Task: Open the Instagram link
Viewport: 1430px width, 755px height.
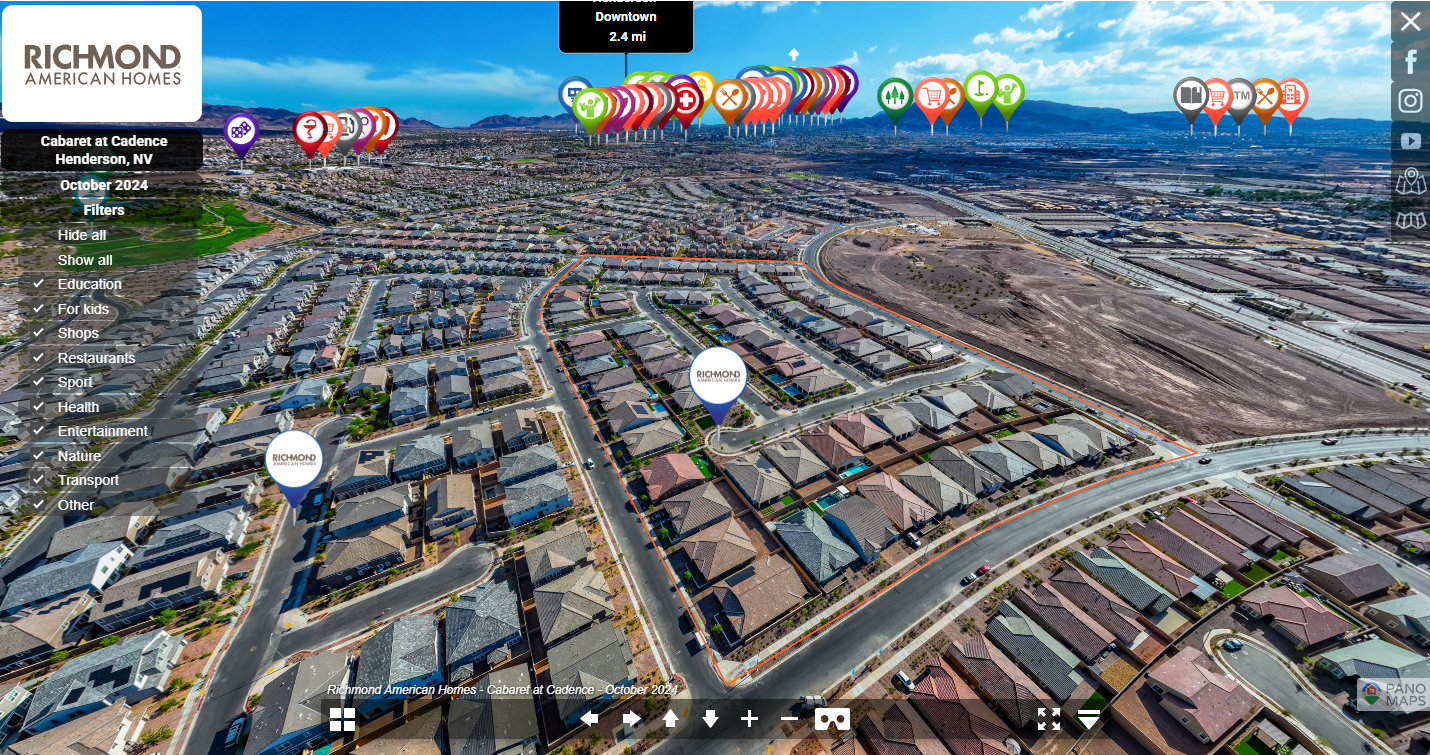Action: pyautogui.click(x=1410, y=101)
